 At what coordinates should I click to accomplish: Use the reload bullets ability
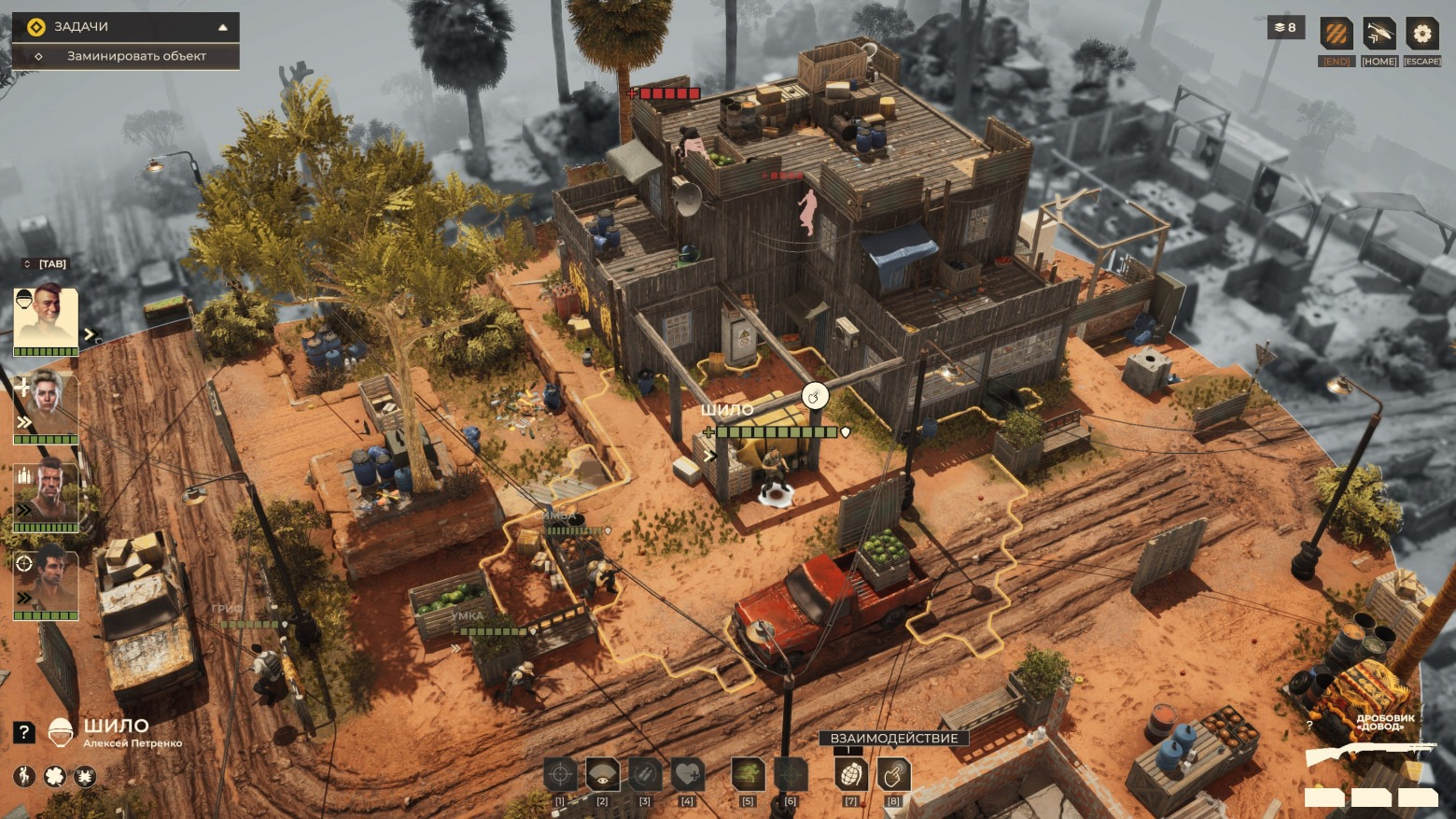point(645,774)
